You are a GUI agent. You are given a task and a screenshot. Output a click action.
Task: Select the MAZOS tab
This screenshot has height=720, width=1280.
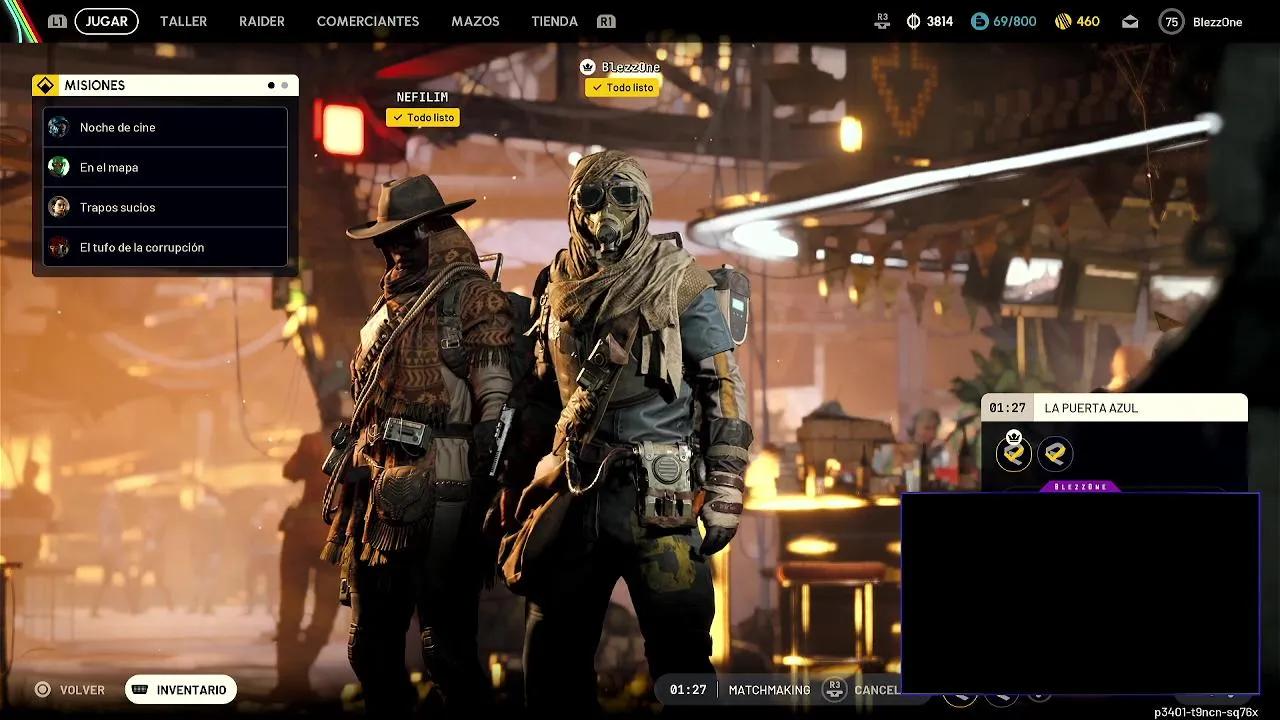[x=475, y=21]
